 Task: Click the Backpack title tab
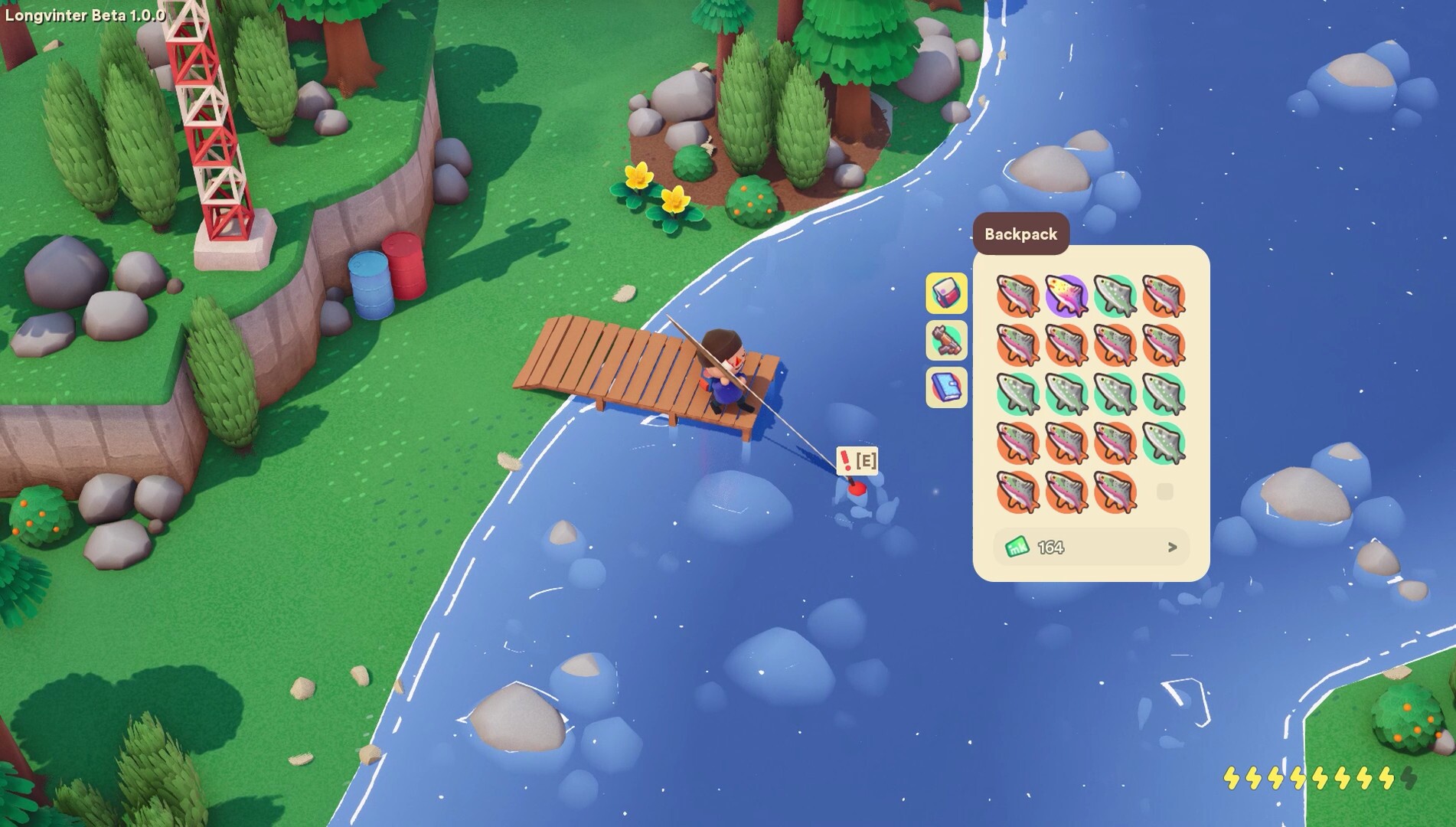[1022, 234]
